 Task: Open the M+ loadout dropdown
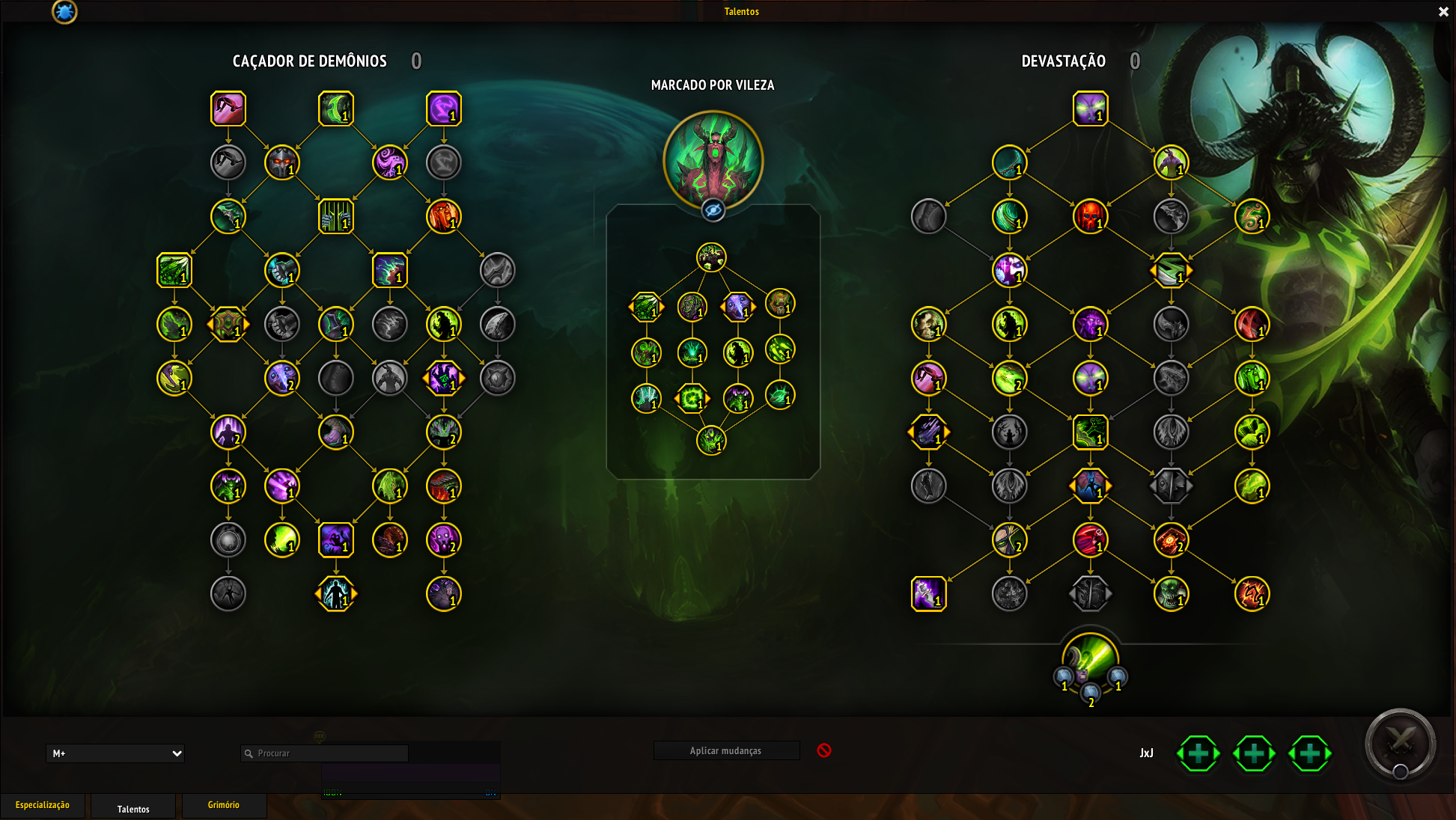[115, 753]
